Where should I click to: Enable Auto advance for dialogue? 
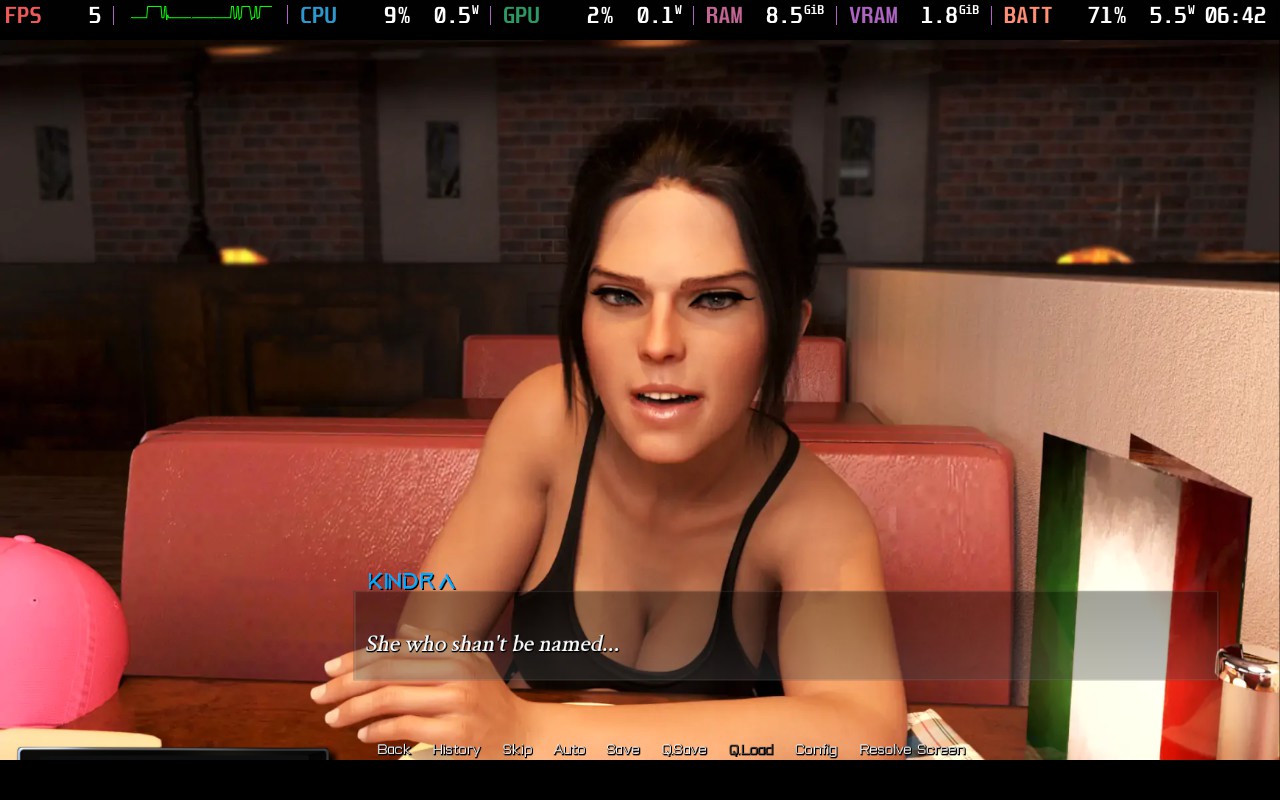(x=569, y=749)
